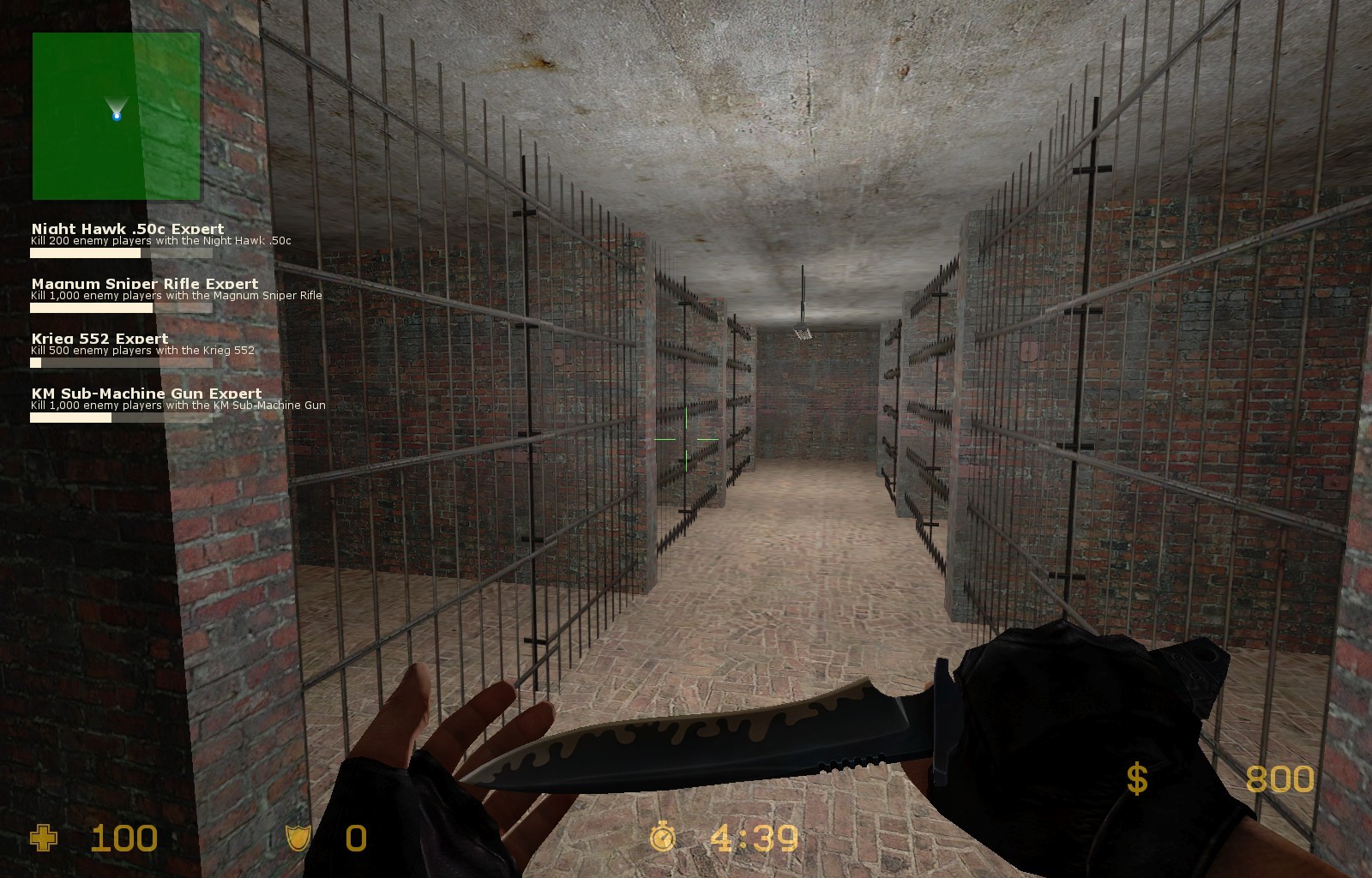
Task: Expand the Magnum Sniper Rifle Expert details
Action: (x=142, y=283)
